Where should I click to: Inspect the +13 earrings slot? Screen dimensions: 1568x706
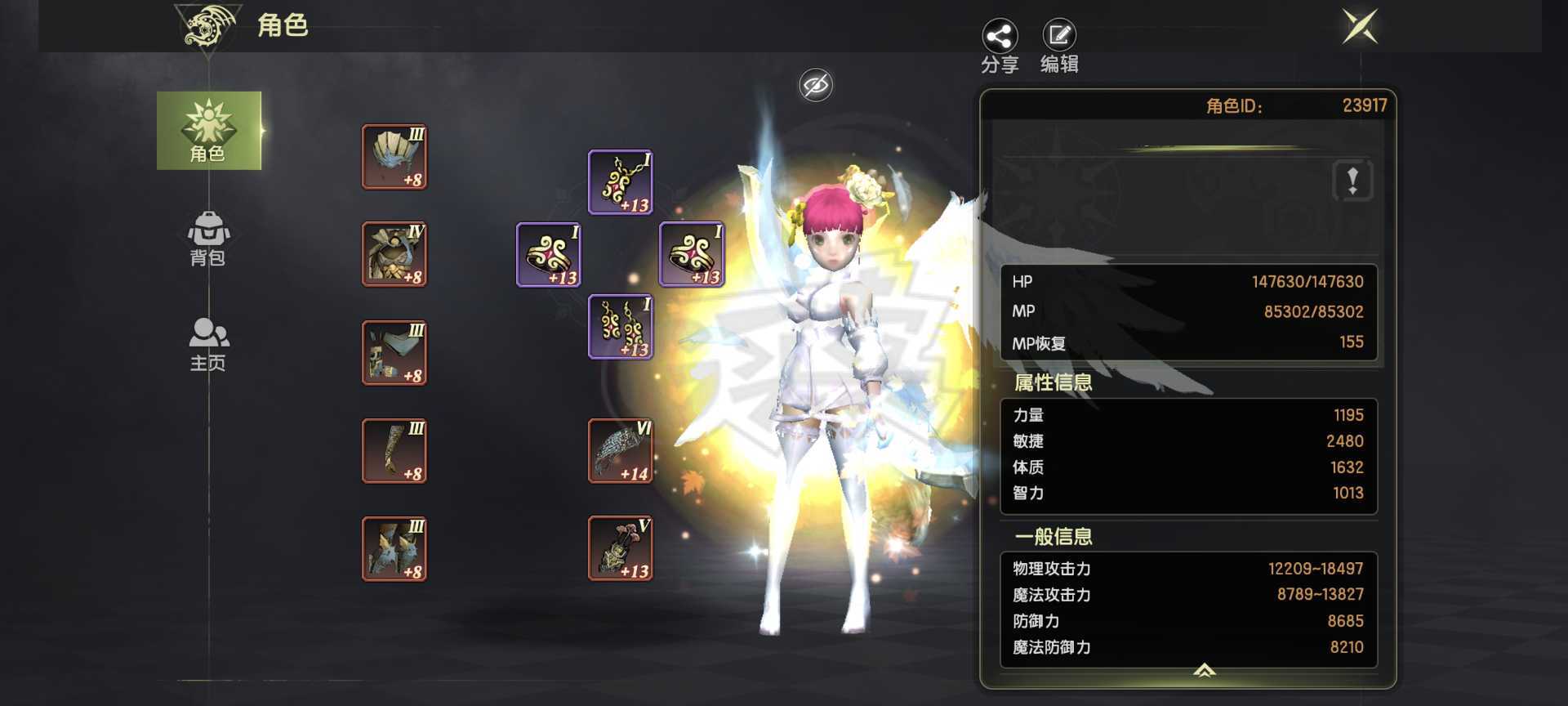tap(621, 327)
